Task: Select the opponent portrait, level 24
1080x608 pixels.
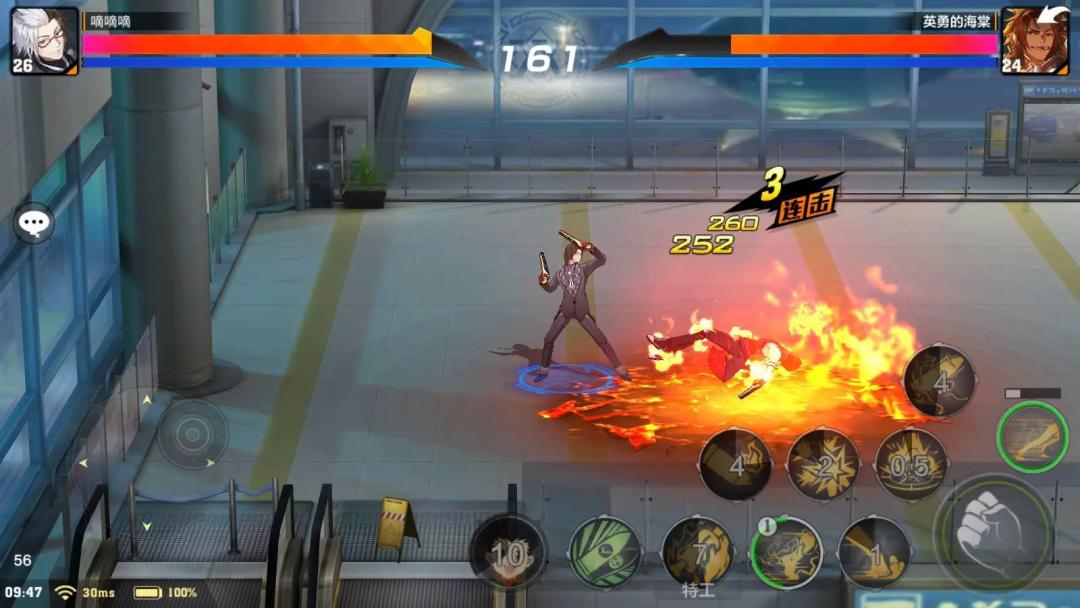Action: point(1034,41)
